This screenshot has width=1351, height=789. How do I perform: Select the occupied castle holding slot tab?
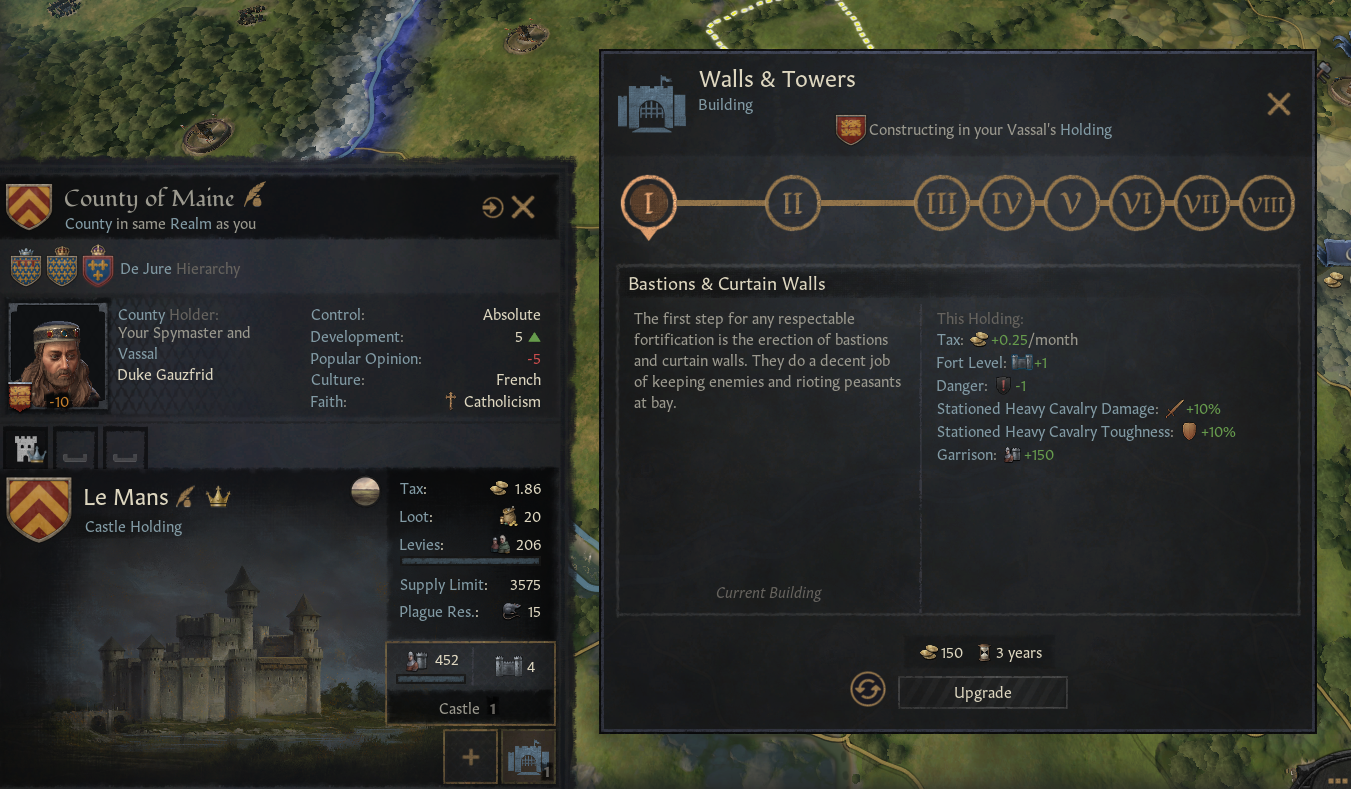coord(27,447)
